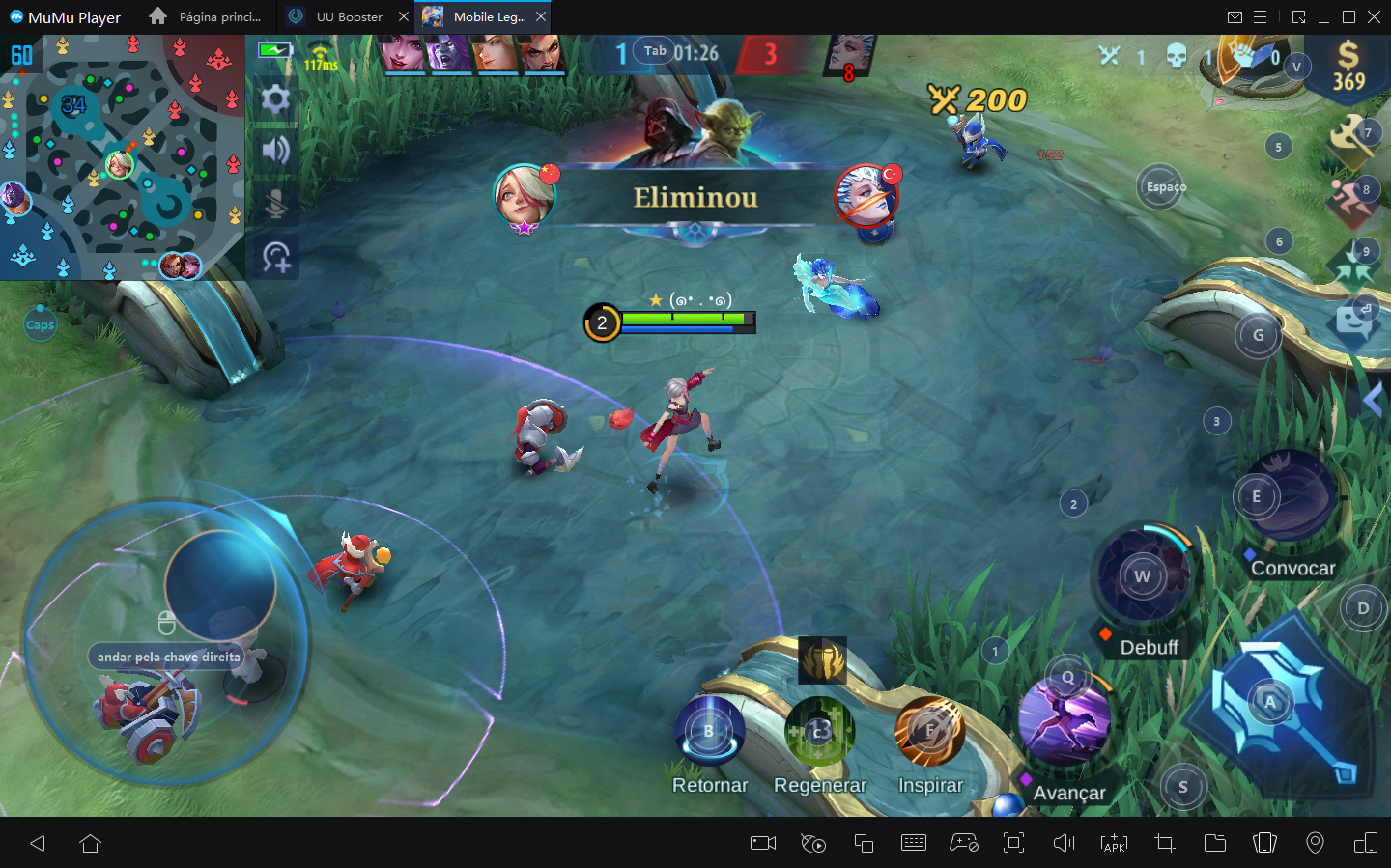The height and width of the screenshot is (868, 1391).
Task: Click the APK install icon
Action: click(x=1113, y=843)
